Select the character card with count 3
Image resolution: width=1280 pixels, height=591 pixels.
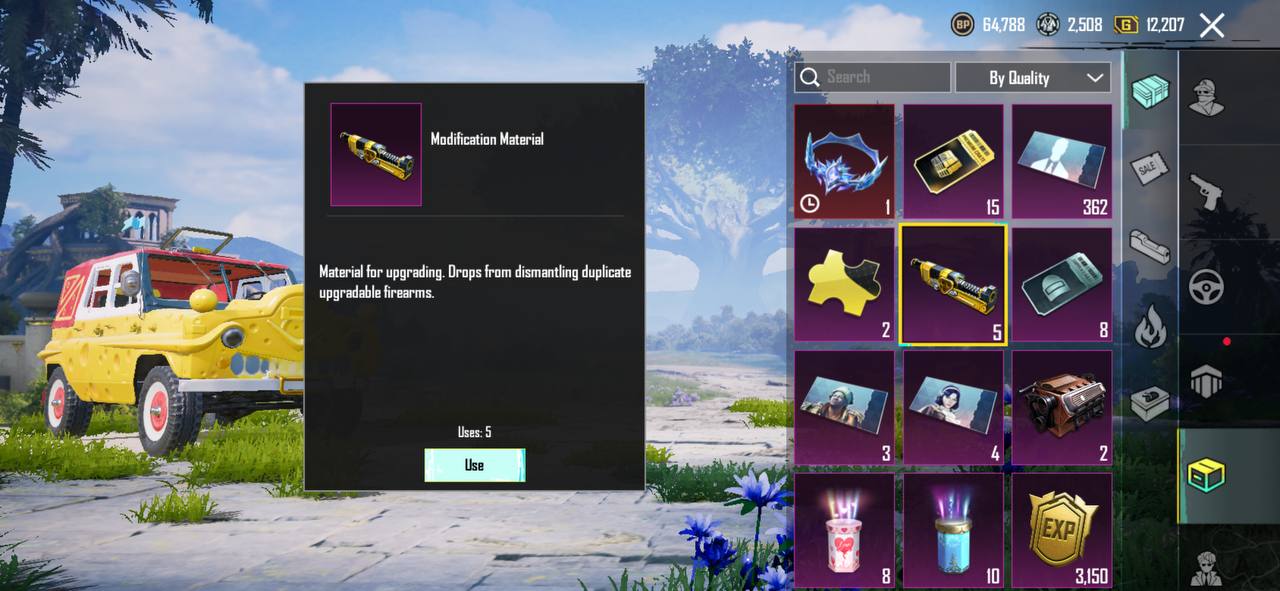coord(845,407)
